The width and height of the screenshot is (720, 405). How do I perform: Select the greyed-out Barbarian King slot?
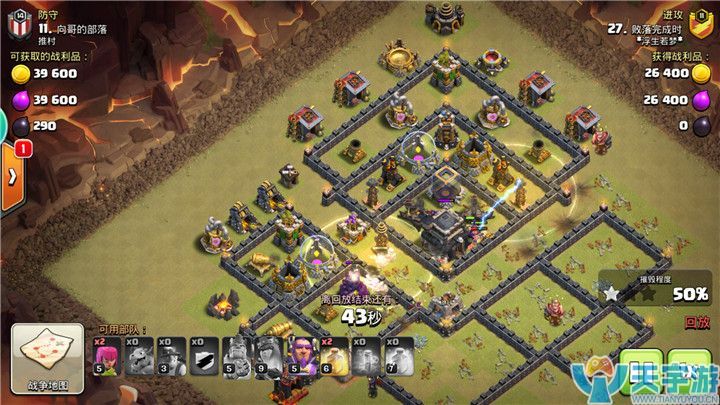pyautogui.click(x=236, y=357)
